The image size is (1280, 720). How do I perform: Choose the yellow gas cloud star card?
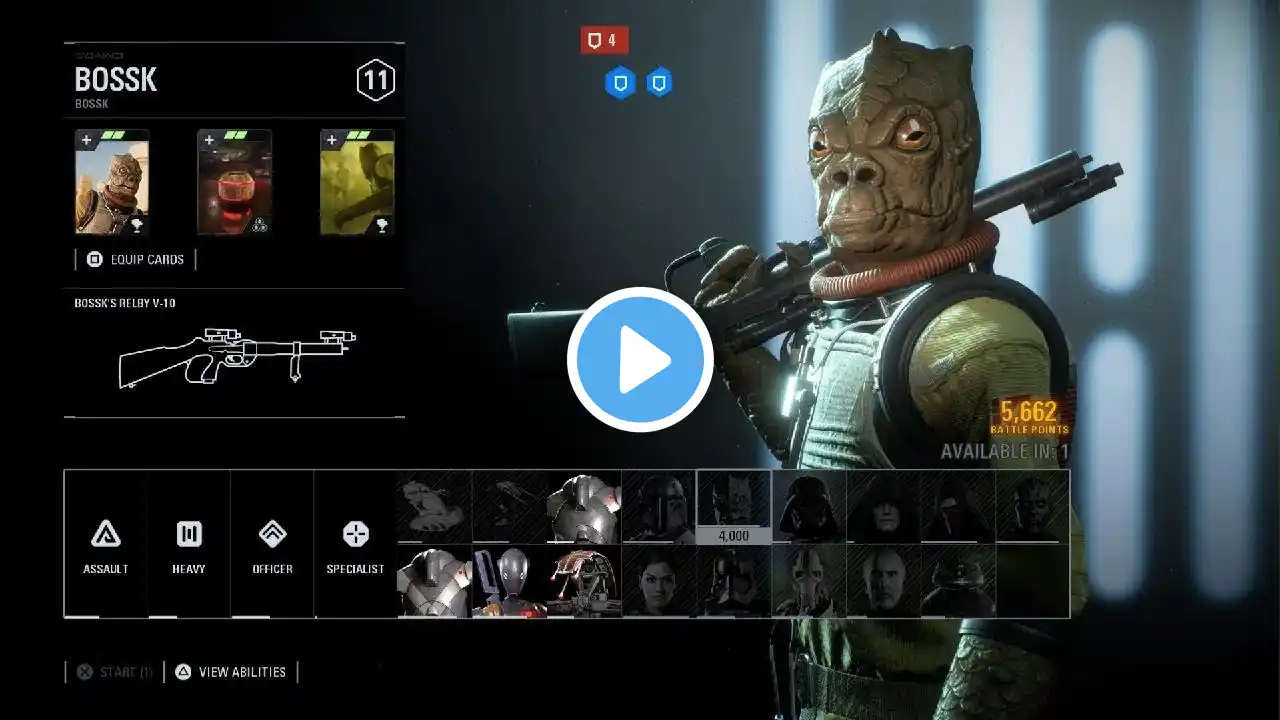coord(357,183)
